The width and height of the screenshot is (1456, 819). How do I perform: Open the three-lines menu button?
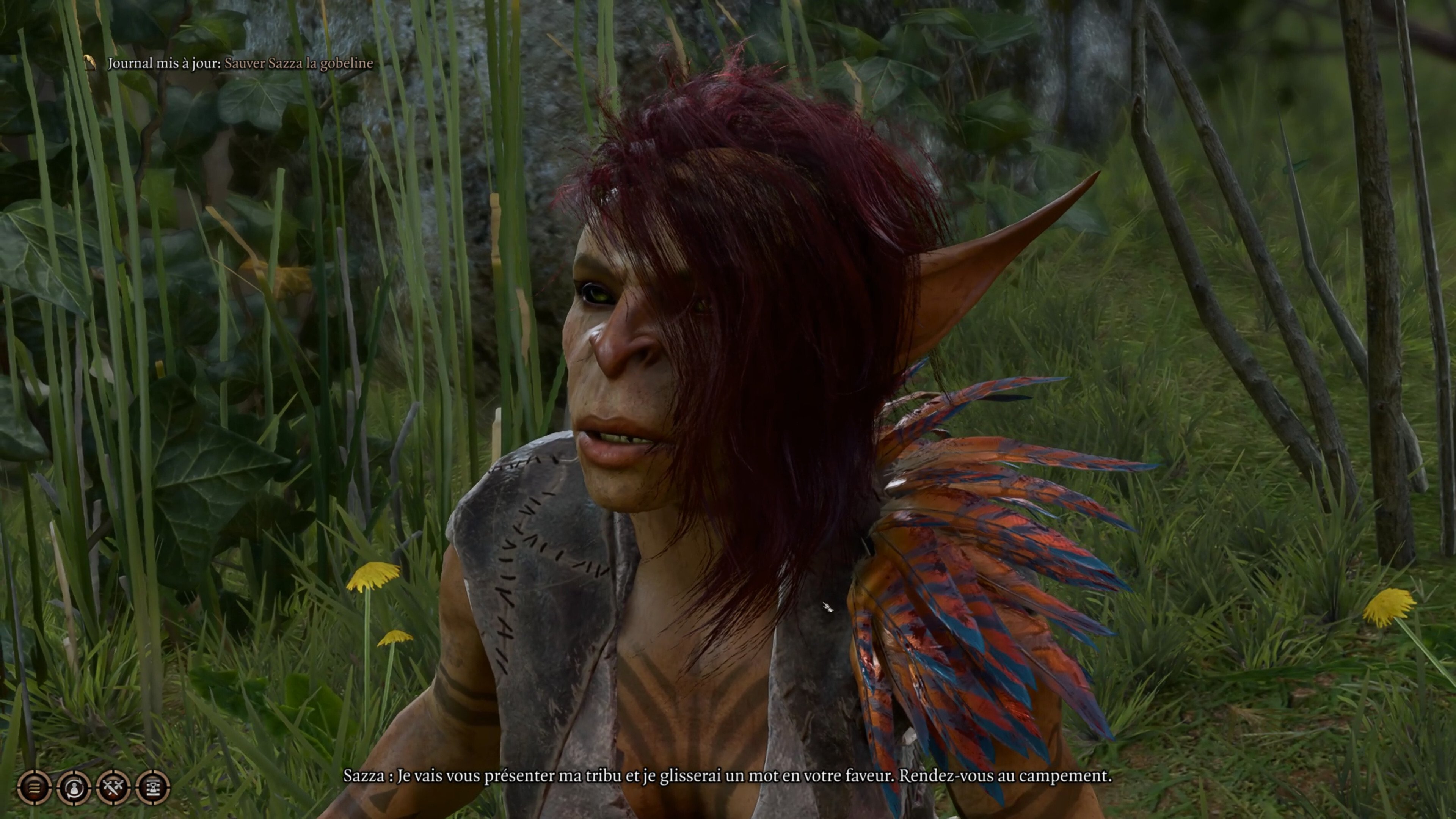(x=35, y=787)
